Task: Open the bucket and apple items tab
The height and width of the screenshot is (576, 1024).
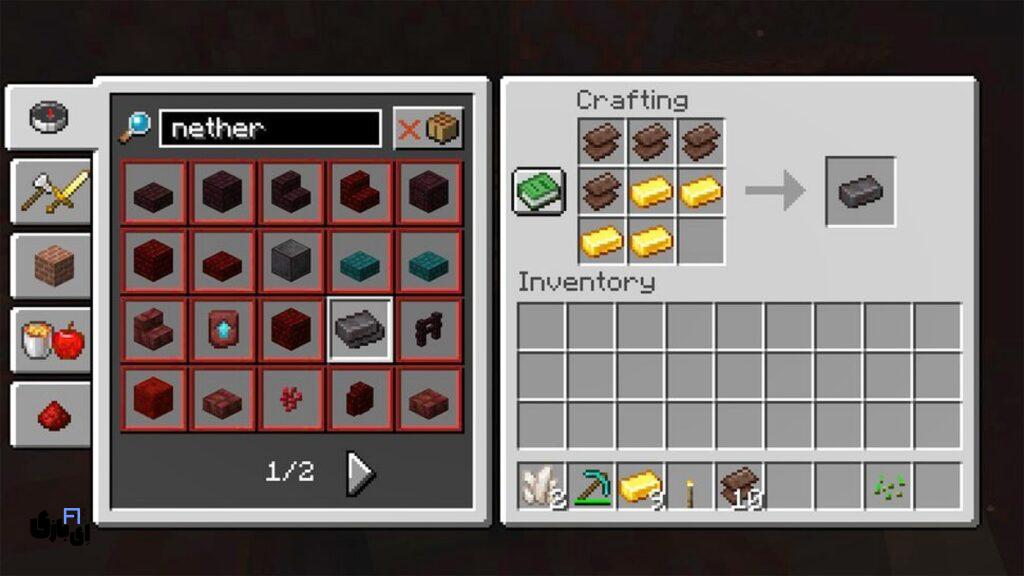Action: 52,340
